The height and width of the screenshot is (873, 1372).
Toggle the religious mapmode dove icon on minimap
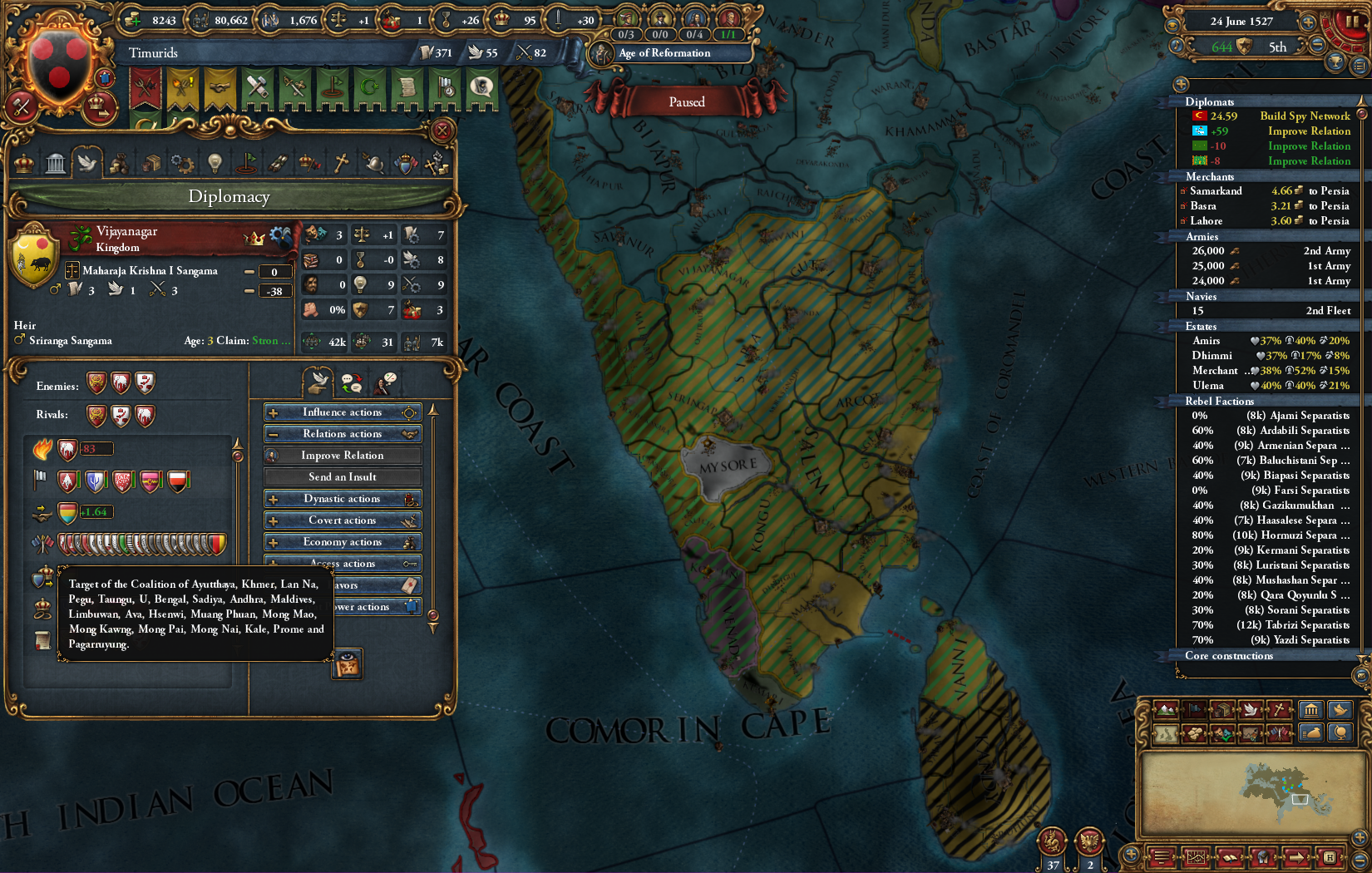[1250, 711]
